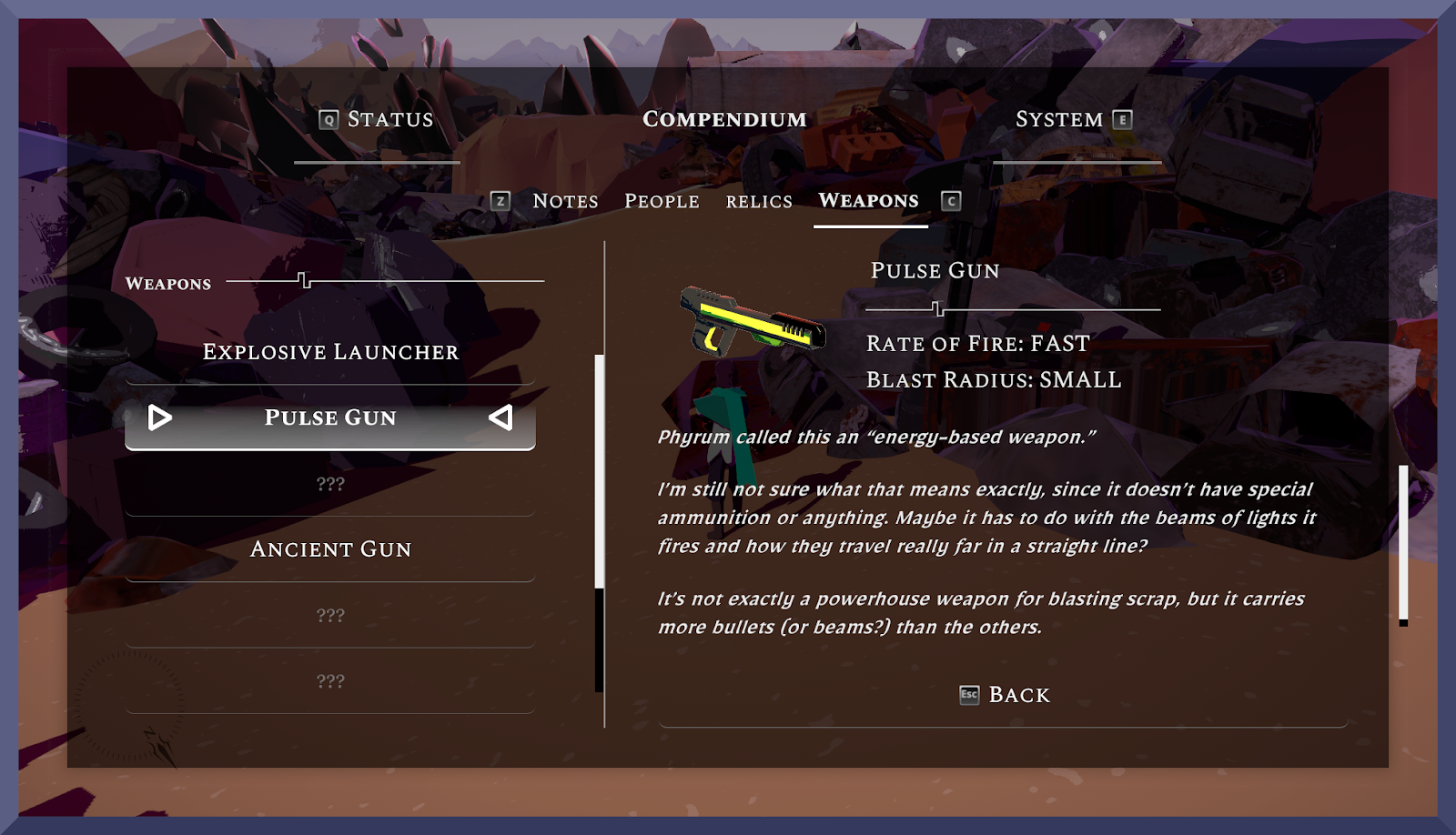Image resolution: width=1456 pixels, height=835 pixels.
Task: Click the C key icon next to Weapons
Action: 952,201
